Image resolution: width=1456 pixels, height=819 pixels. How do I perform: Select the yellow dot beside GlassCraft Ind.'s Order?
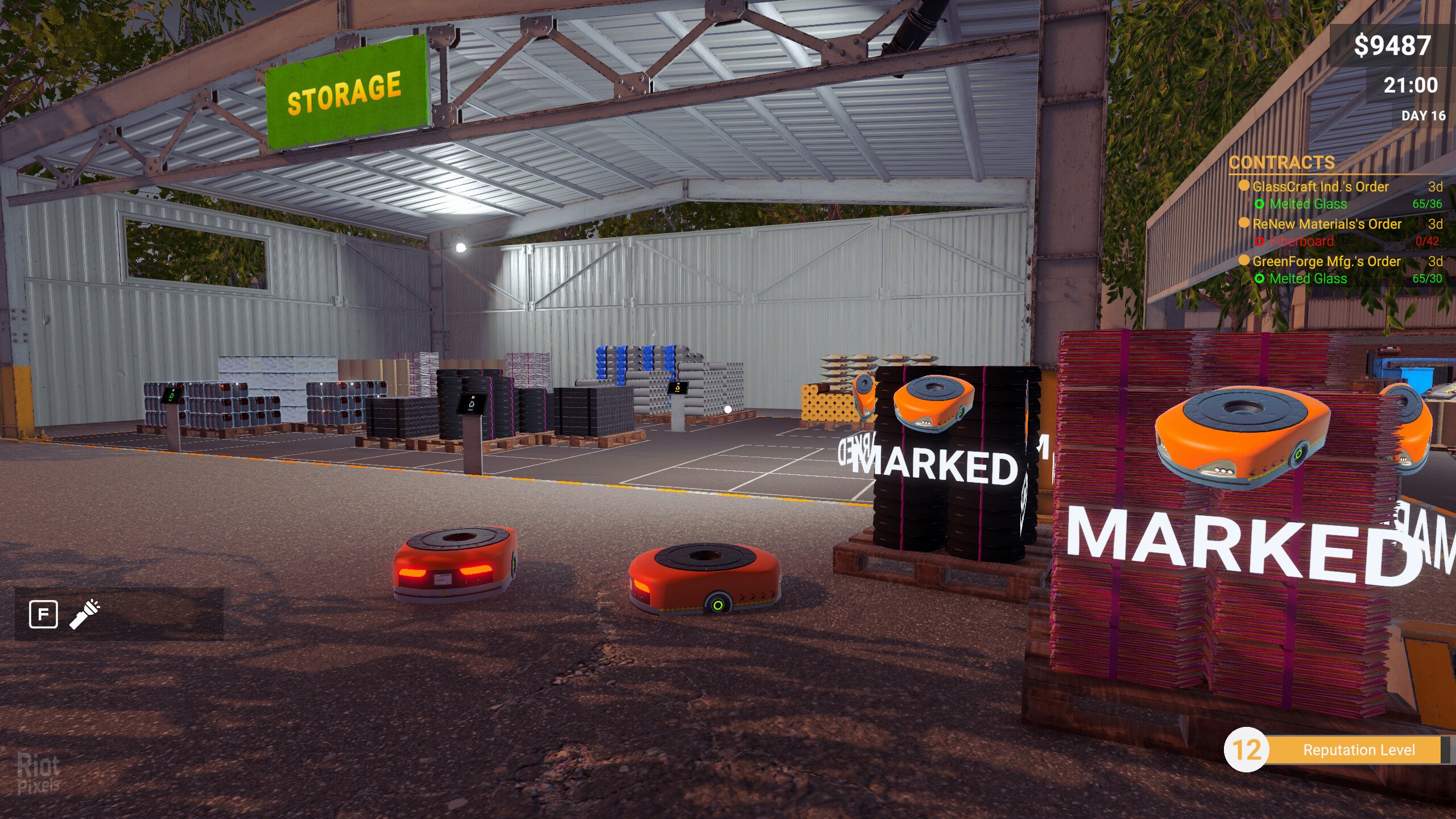[x=1245, y=187]
